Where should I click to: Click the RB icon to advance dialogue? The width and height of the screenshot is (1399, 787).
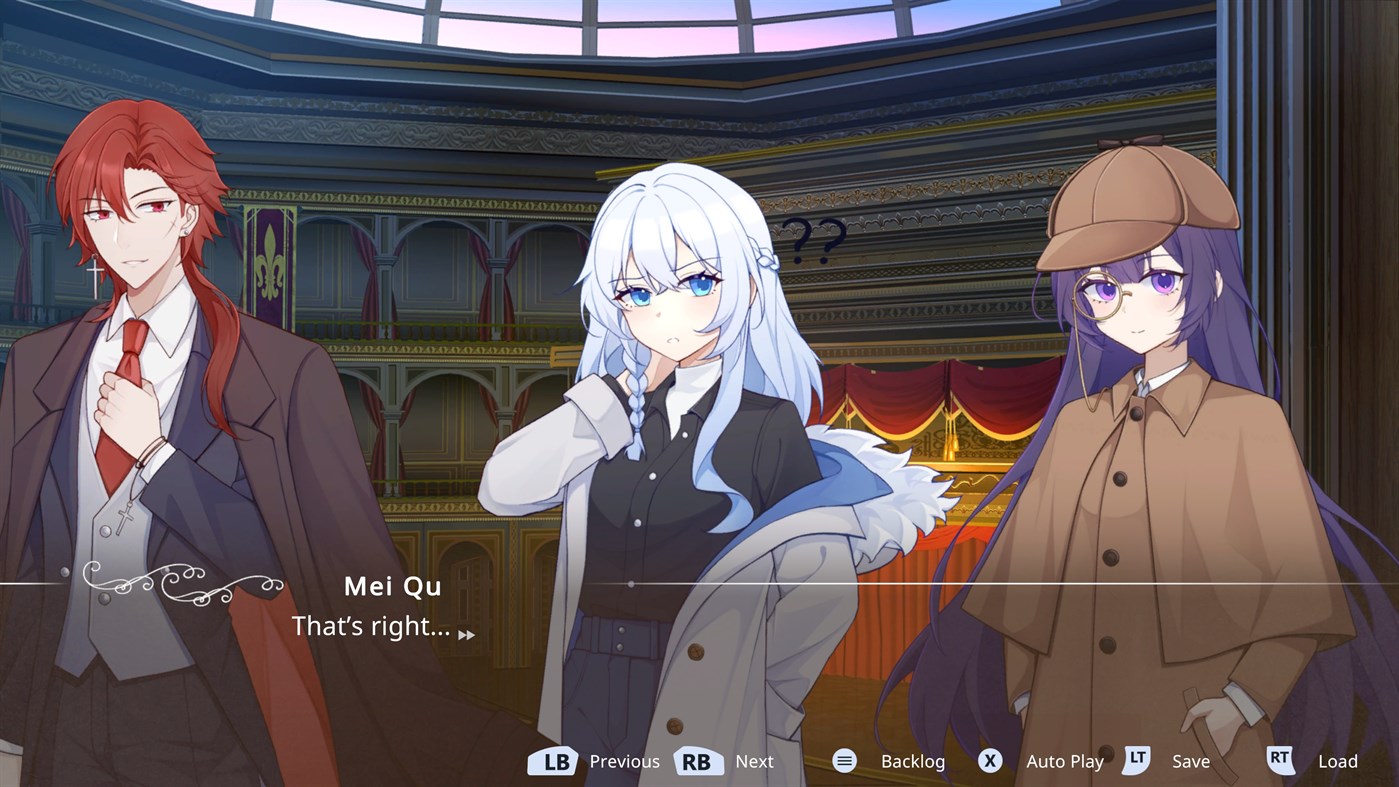pos(698,761)
